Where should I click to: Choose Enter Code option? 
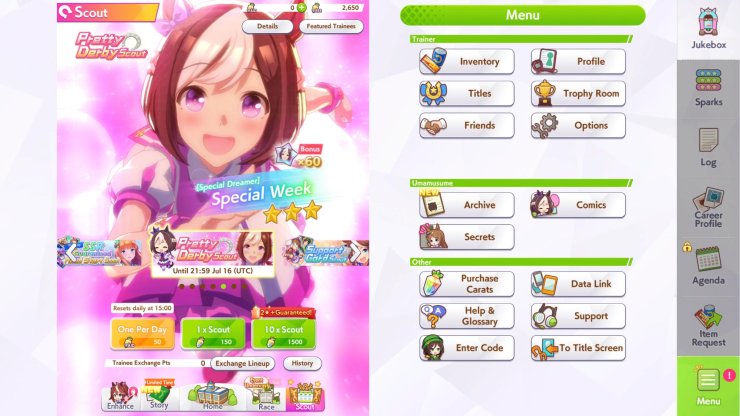467,348
